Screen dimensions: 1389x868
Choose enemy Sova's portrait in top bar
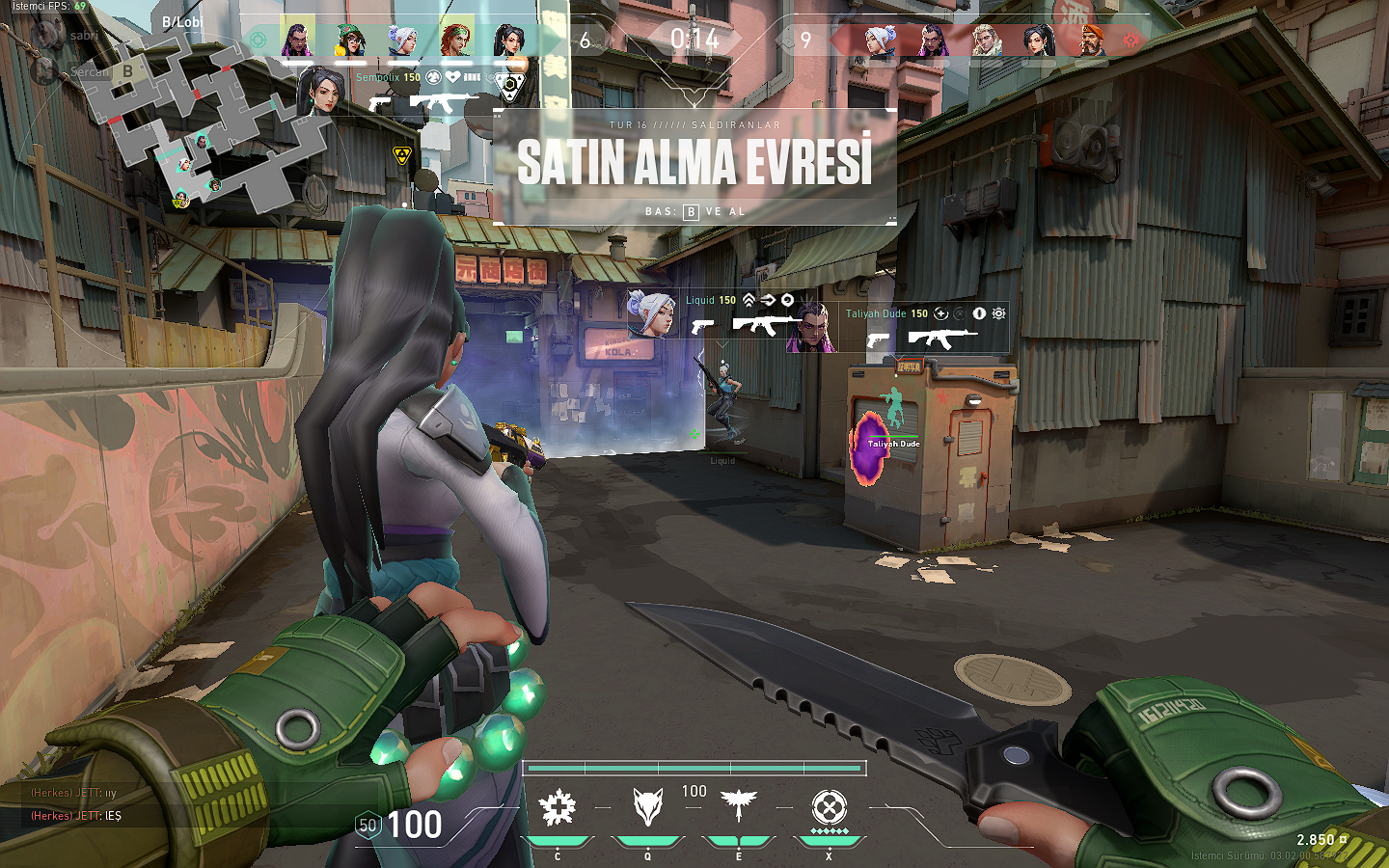[986, 41]
